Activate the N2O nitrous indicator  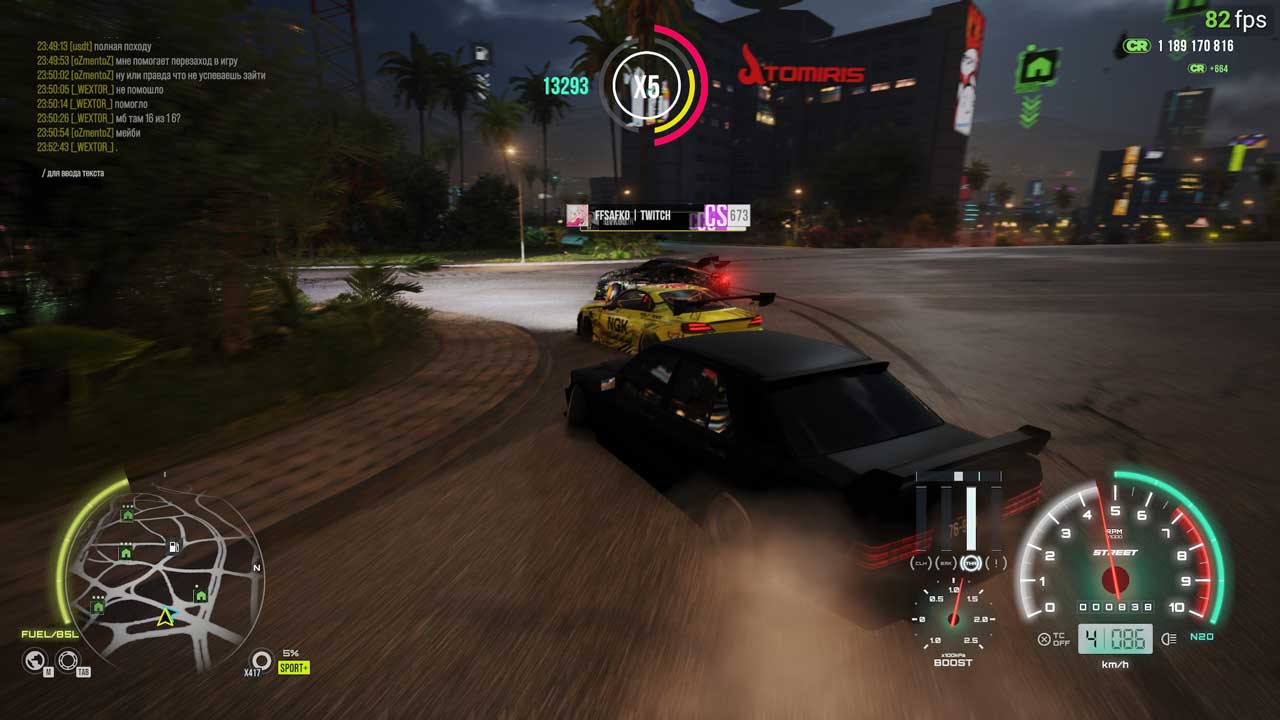pyautogui.click(x=1201, y=637)
